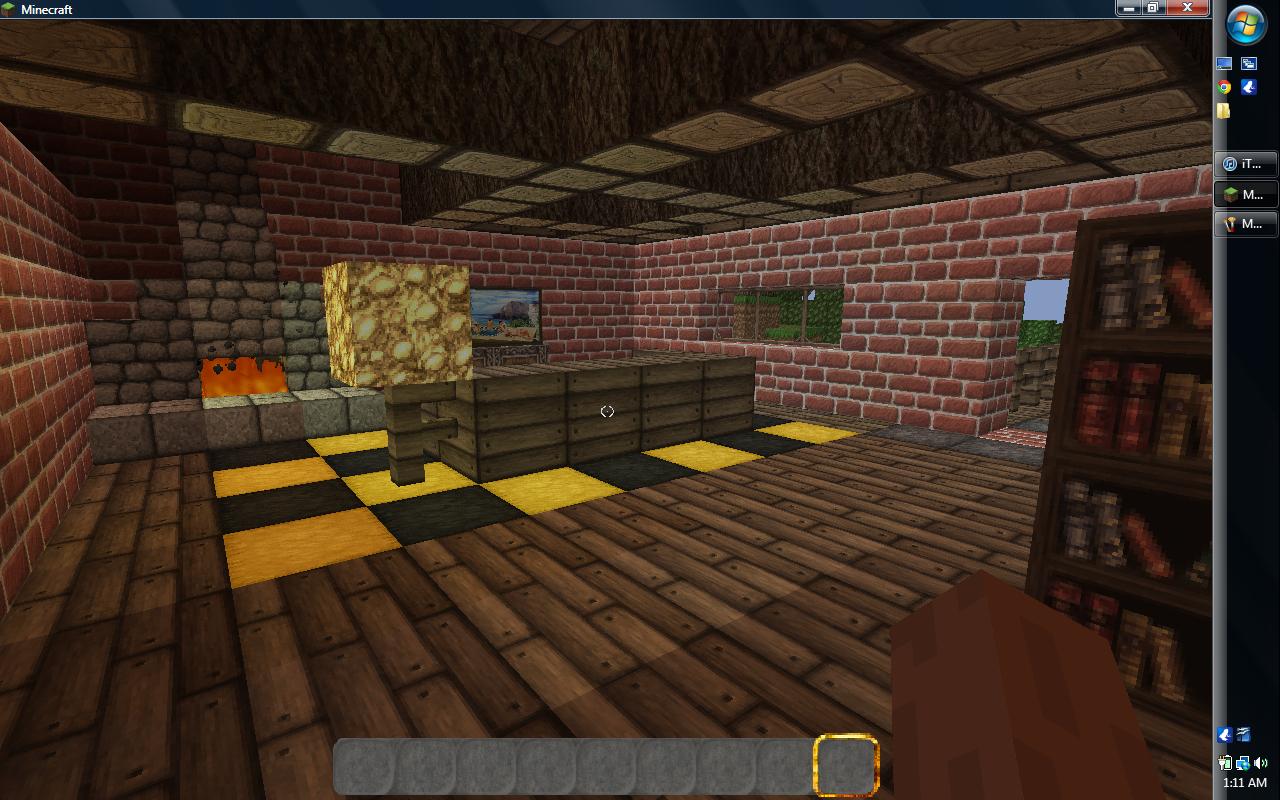Viewport: 1280px width, 800px height.
Task: Select the highlighted ninth hotbar slot
Action: coord(848,765)
